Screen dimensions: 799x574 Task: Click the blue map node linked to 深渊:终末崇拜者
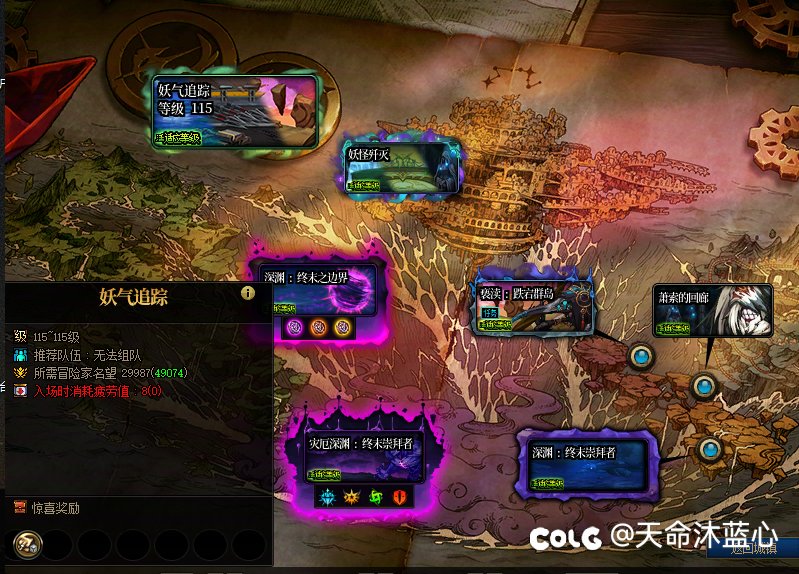click(x=710, y=448)
